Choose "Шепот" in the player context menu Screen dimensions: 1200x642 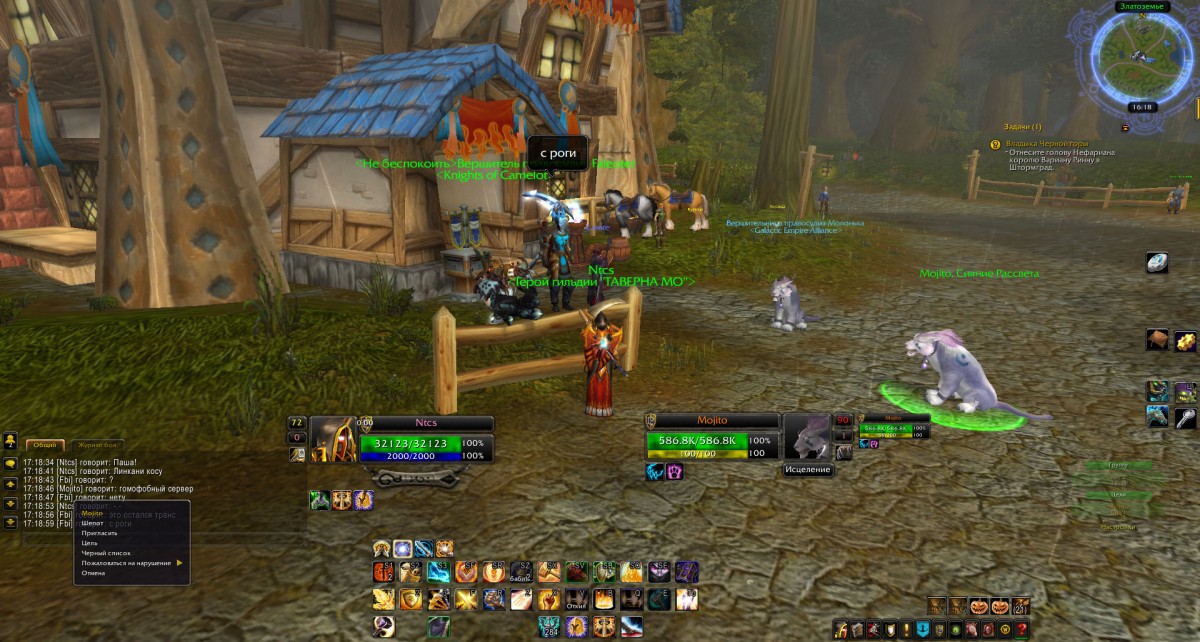93,523
